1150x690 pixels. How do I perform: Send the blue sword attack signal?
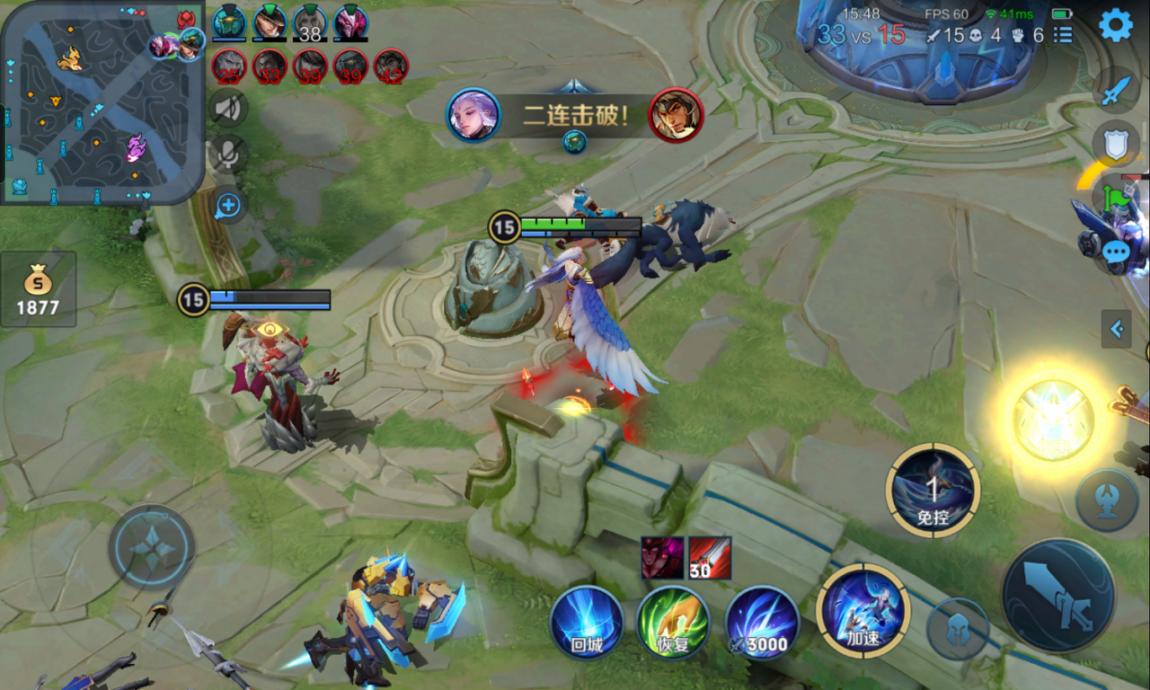click(1115, 92)
